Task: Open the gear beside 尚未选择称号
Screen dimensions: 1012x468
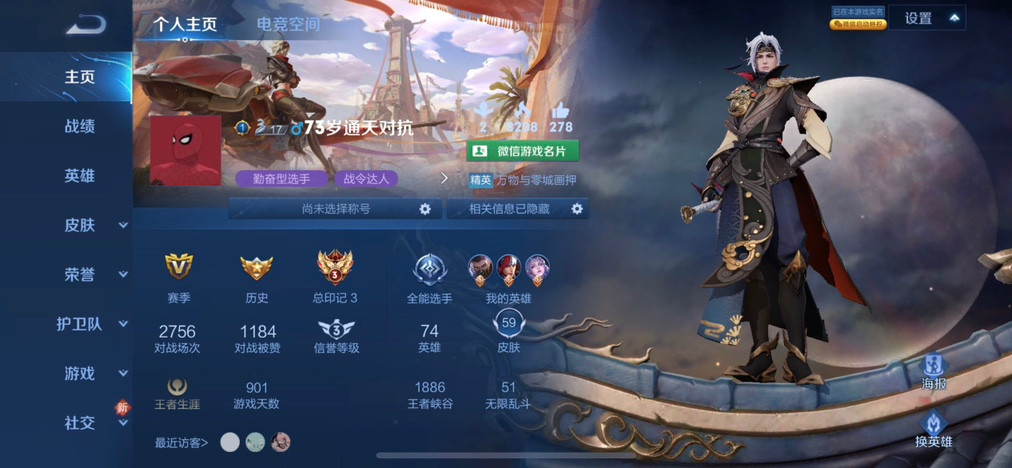Action: click(425, 209)
